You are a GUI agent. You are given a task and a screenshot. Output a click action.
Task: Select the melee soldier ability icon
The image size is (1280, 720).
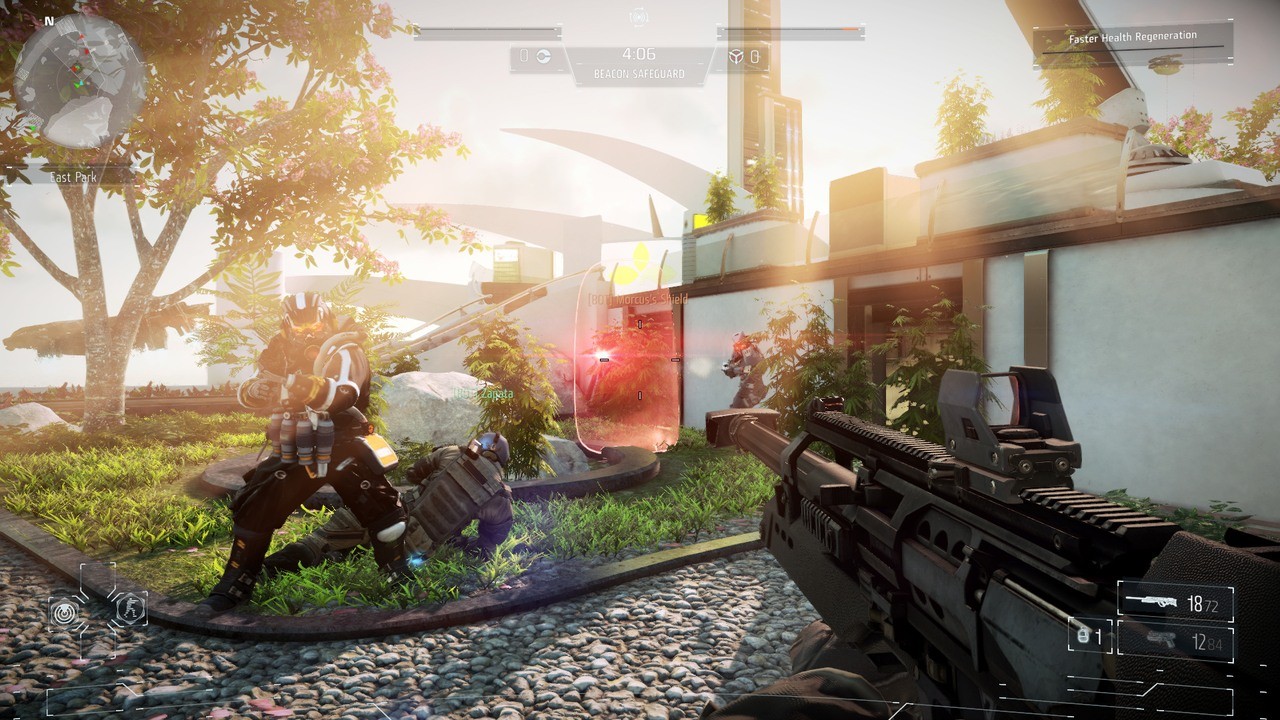tap(132, 608)
